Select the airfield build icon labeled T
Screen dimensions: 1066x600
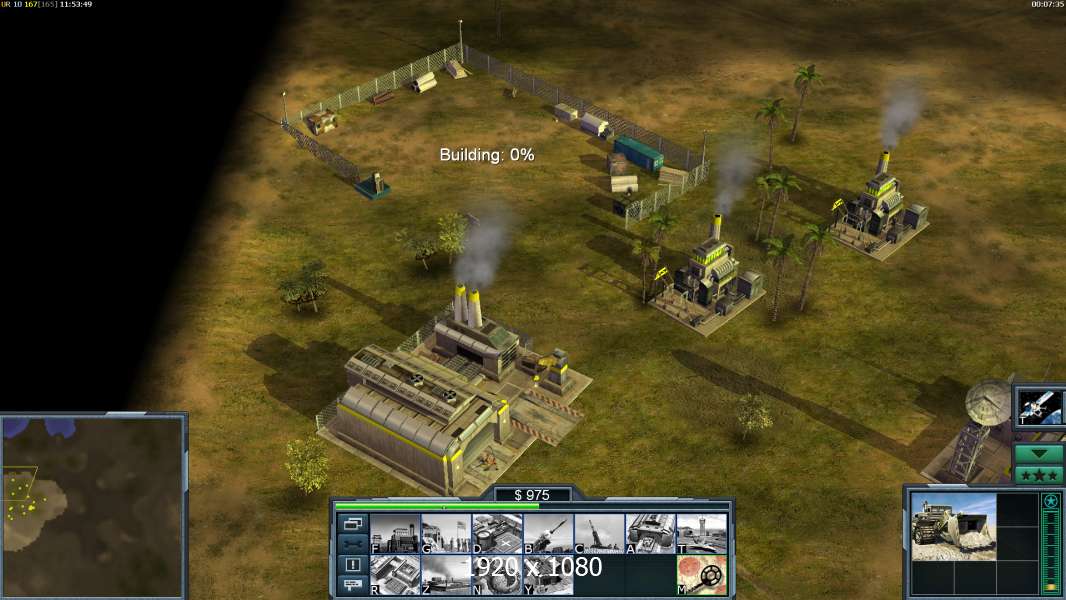pyautogui.click(x=701, y=534)
